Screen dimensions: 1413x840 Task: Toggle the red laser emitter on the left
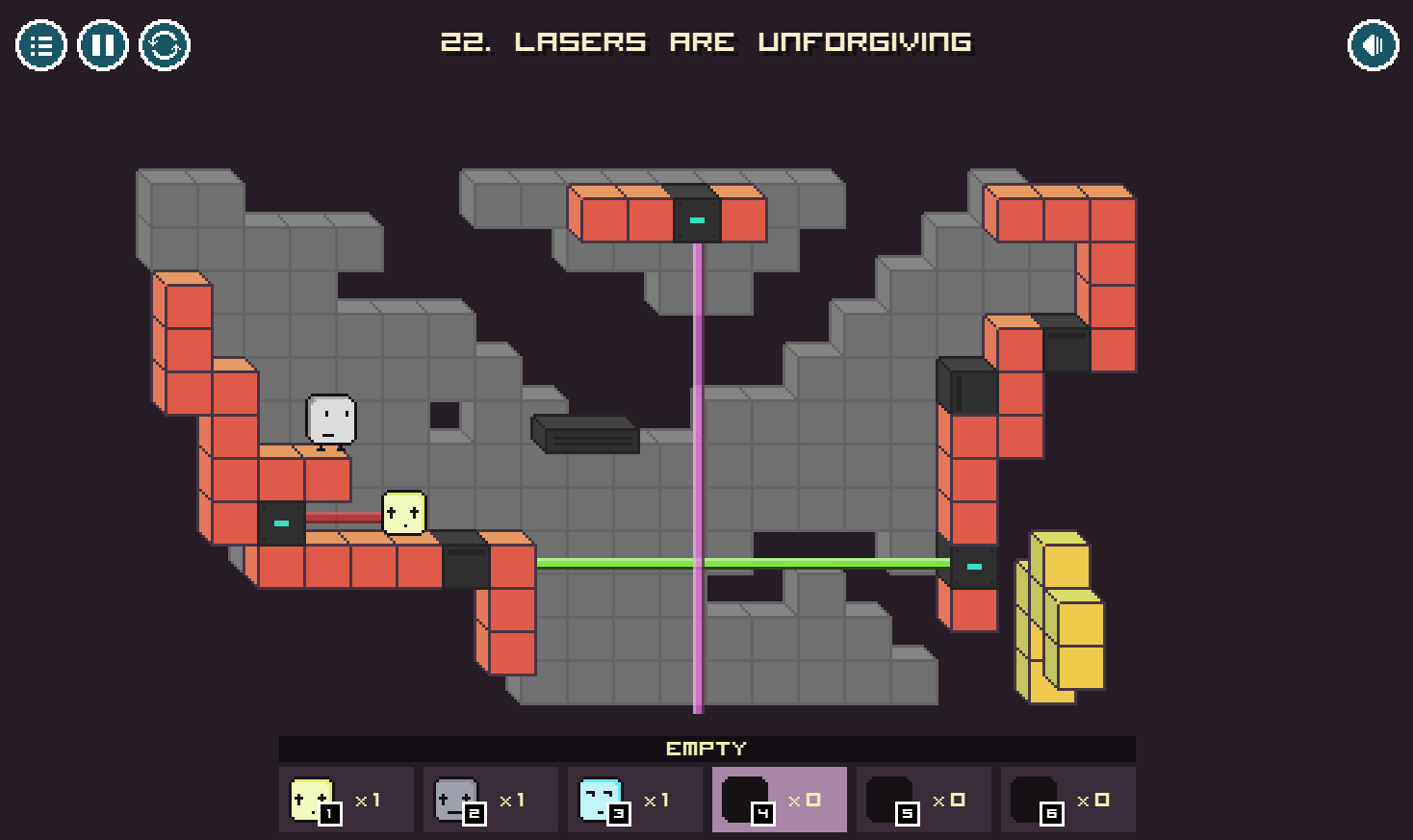280,523
